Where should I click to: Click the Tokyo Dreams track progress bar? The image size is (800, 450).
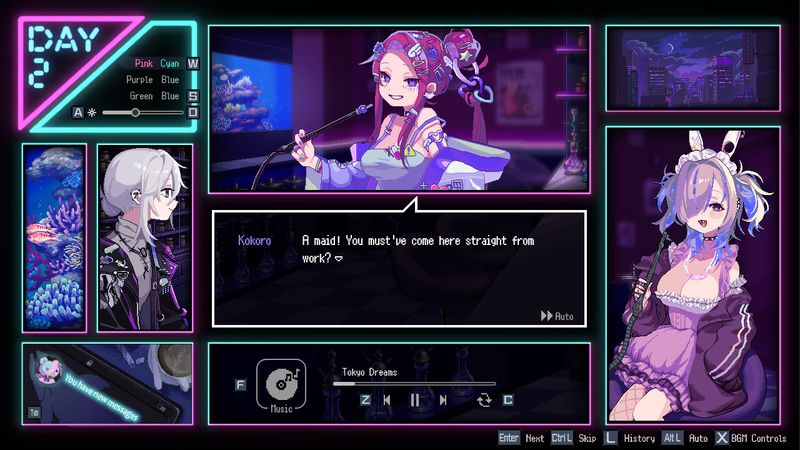click(x=414, y=383)
